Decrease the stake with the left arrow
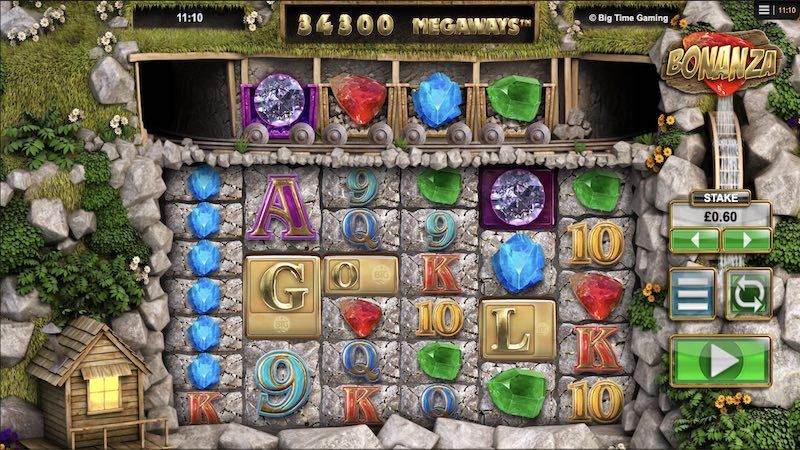The height and width of the screenshot is (450, 800). pyautogui.click(x=695, y=241)
